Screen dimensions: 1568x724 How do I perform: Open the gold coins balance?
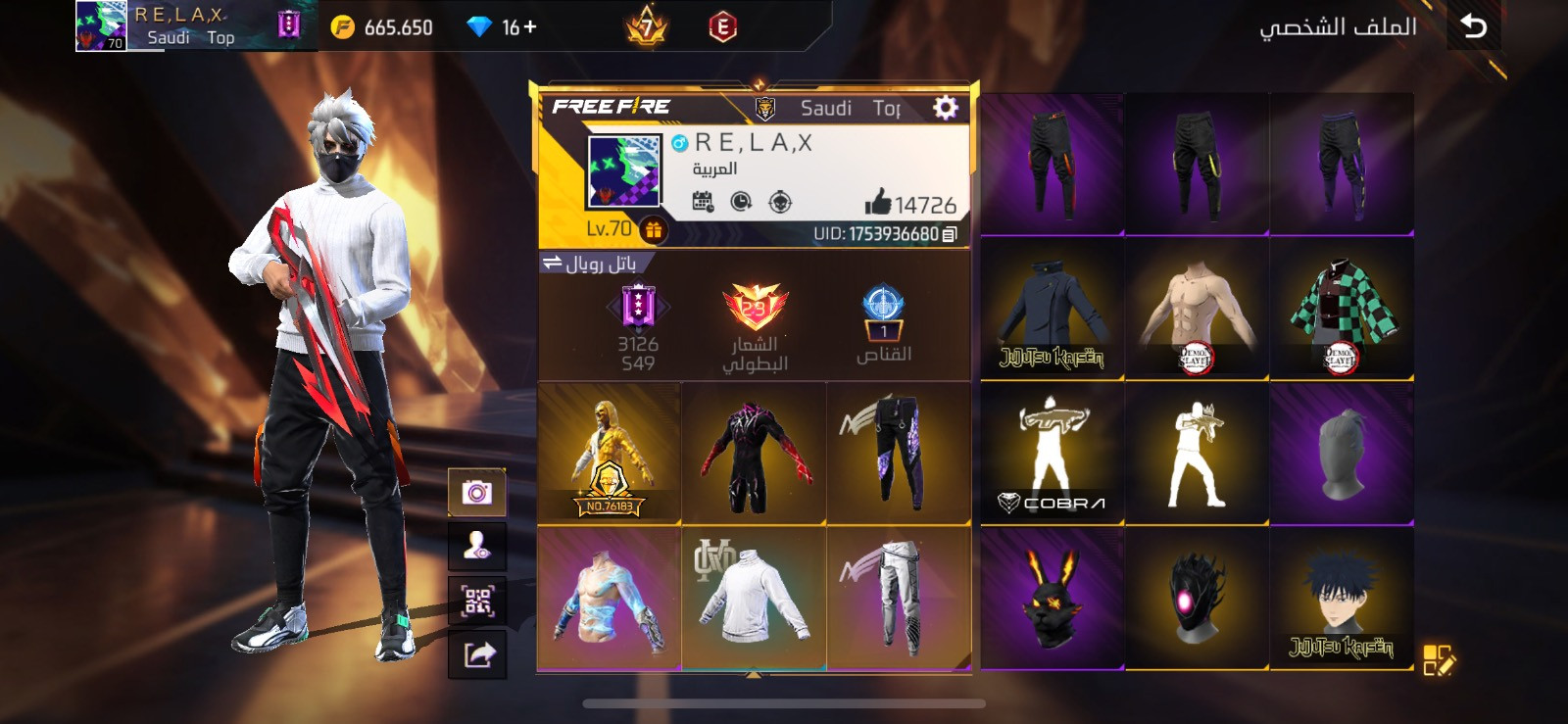(x=382, y=27)
